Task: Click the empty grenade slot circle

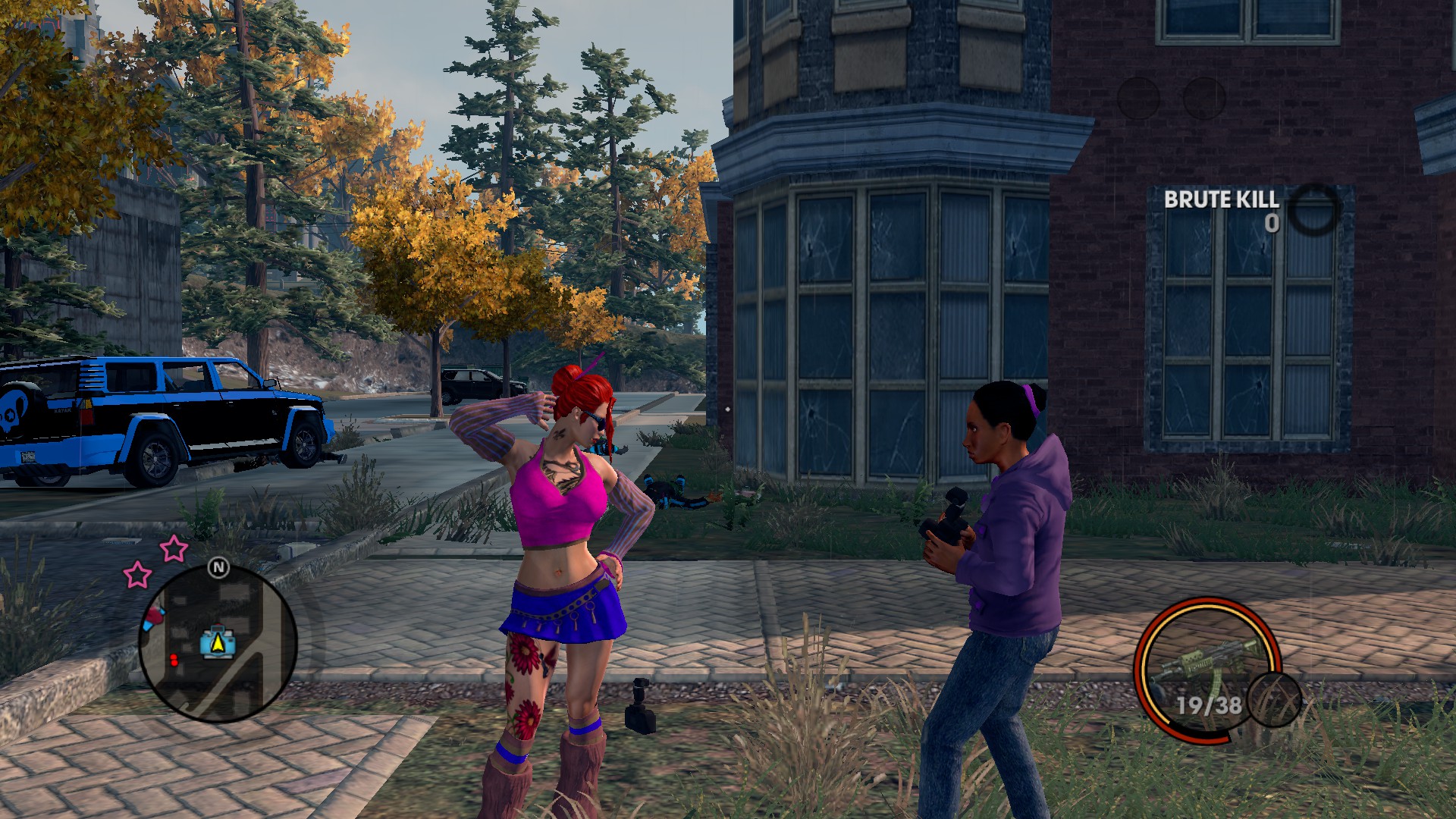Action: (1274, 699)
